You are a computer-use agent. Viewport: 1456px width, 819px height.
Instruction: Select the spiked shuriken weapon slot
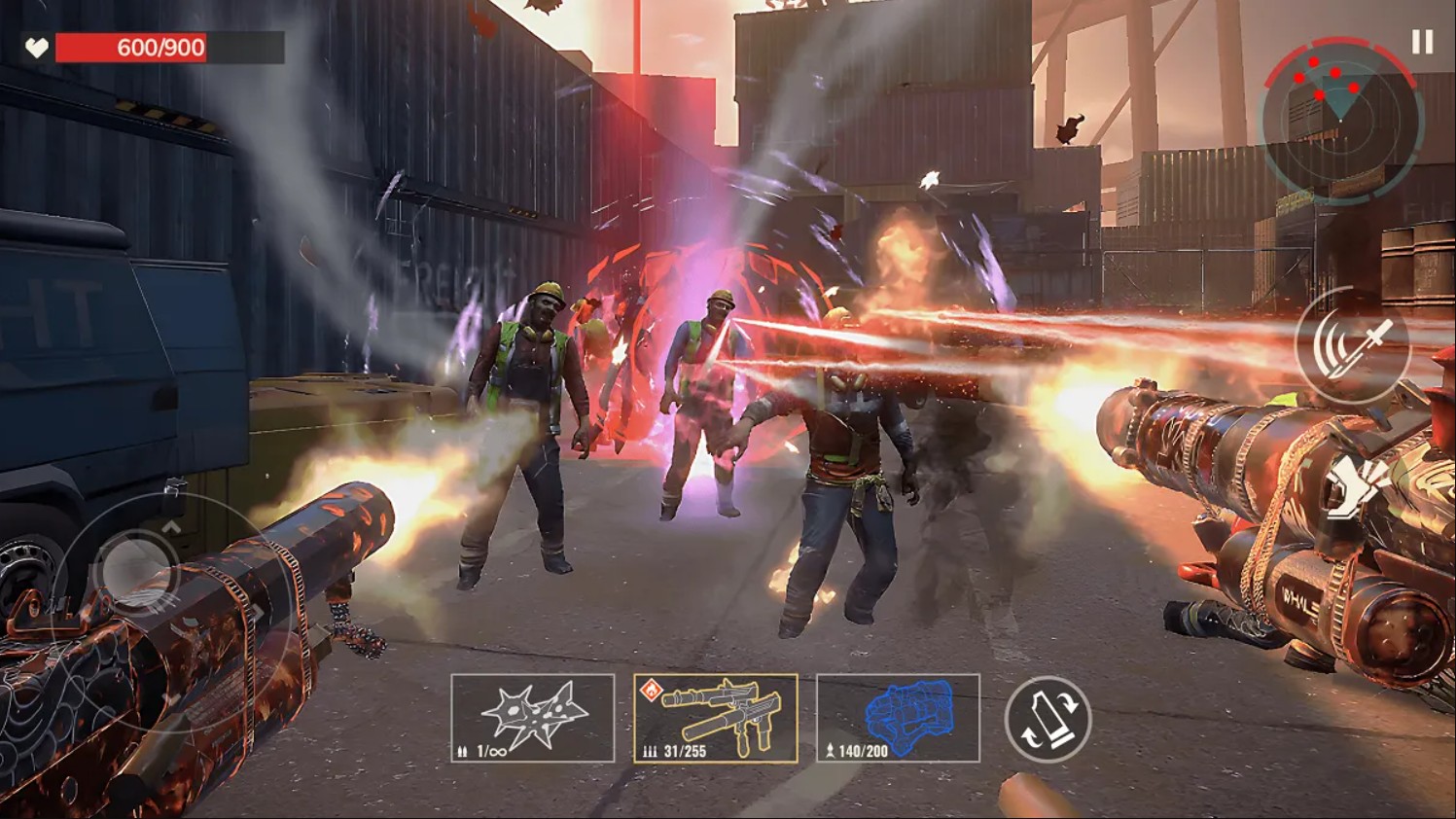pyautogui.click(x=533, y=718)
